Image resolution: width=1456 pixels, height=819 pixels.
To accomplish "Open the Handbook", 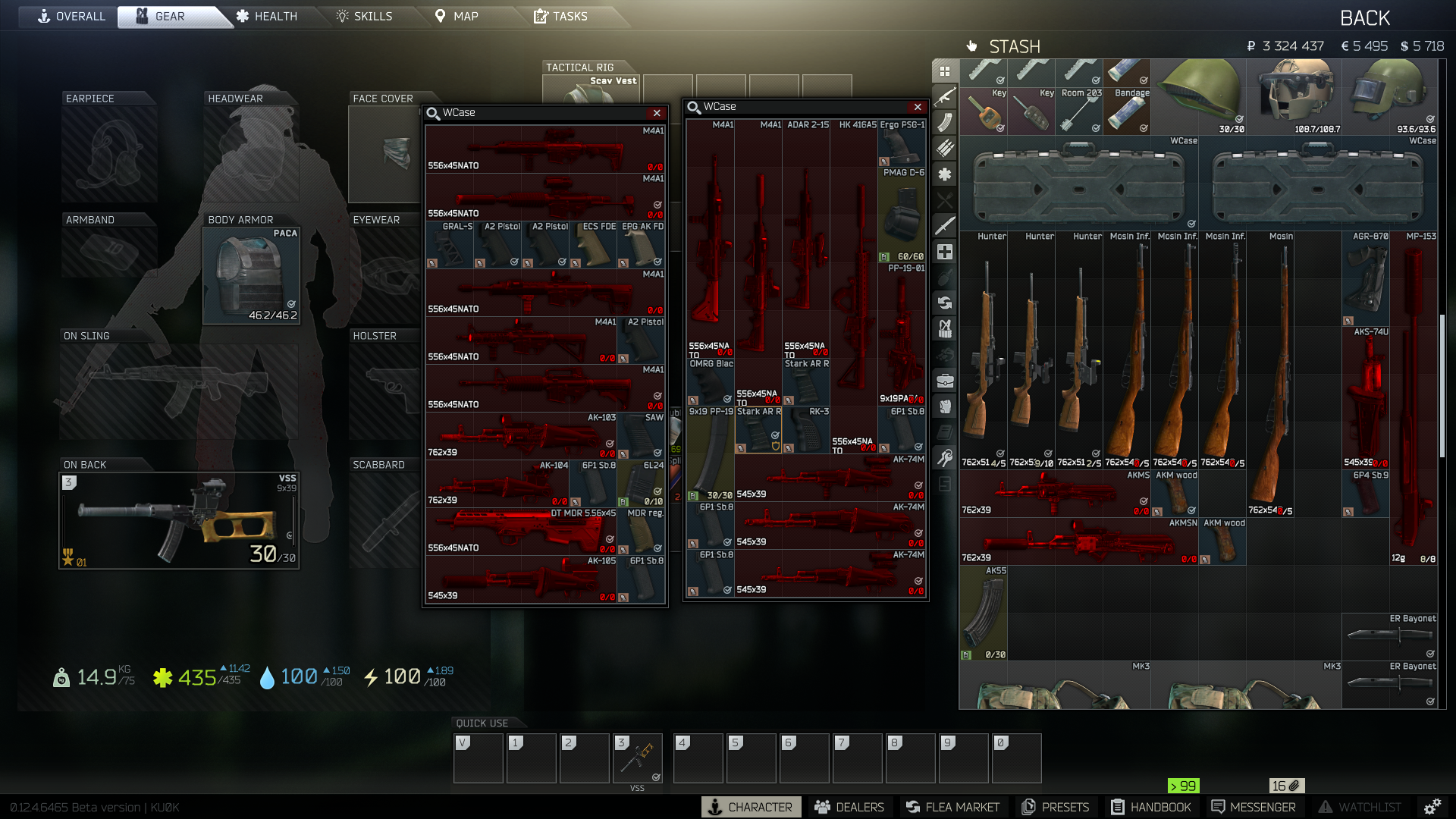I will (1151, 807).
